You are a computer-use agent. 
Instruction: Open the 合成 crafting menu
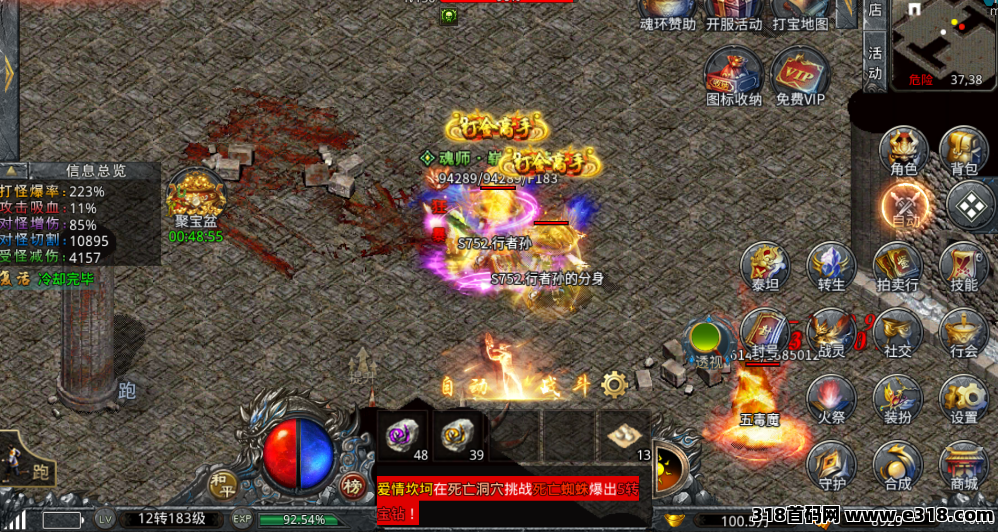tap(897, 465)
